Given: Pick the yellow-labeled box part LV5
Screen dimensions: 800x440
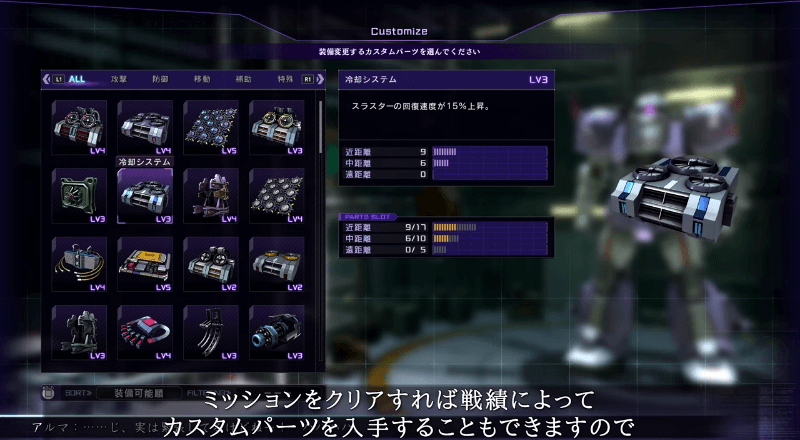Looking at the screenshot, I should tap(145, 262).
